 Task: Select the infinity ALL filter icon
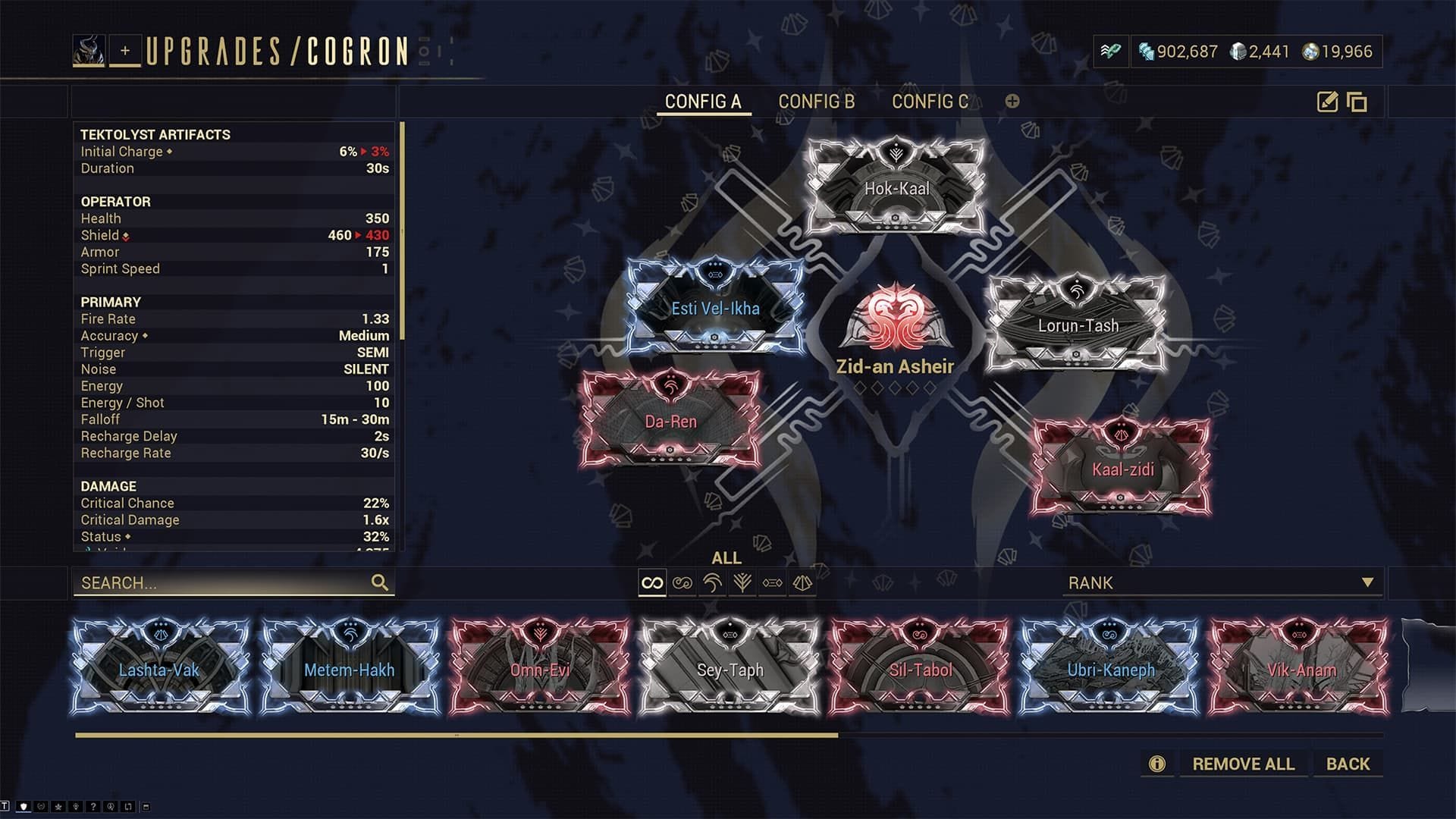652,584
